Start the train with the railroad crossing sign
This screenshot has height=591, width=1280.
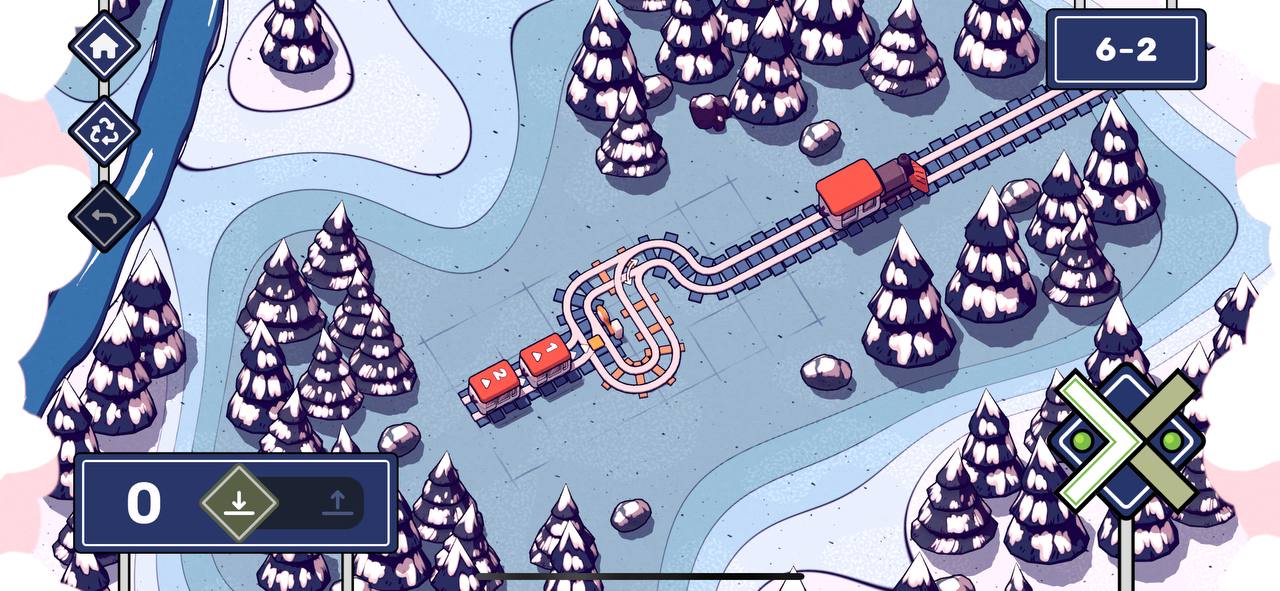pyautogui.click(x=1127, y=441)
